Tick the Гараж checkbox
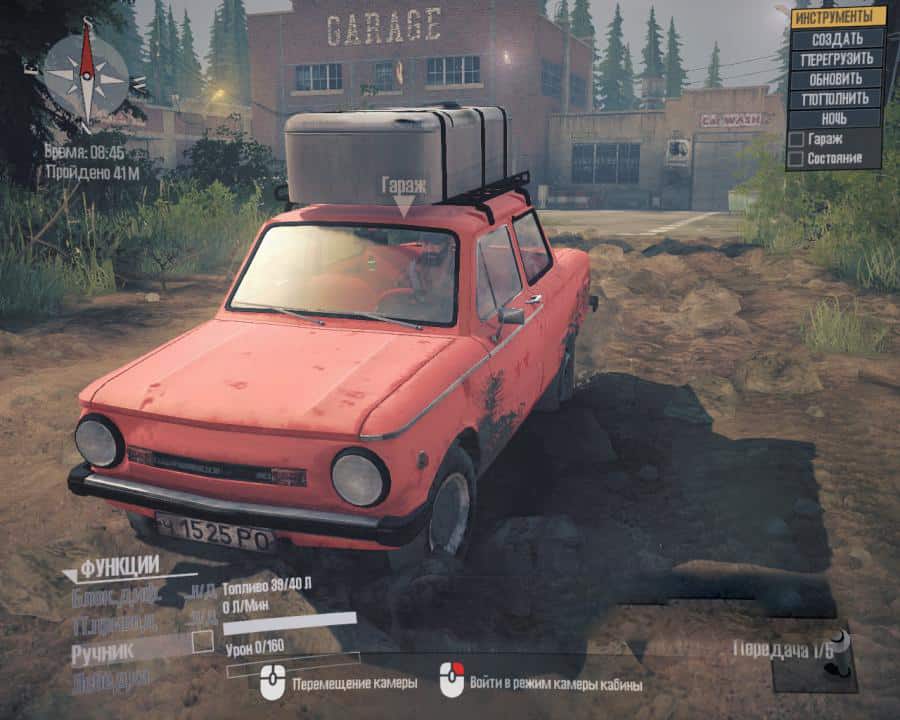The image size is (900, 720). (796, 140)
